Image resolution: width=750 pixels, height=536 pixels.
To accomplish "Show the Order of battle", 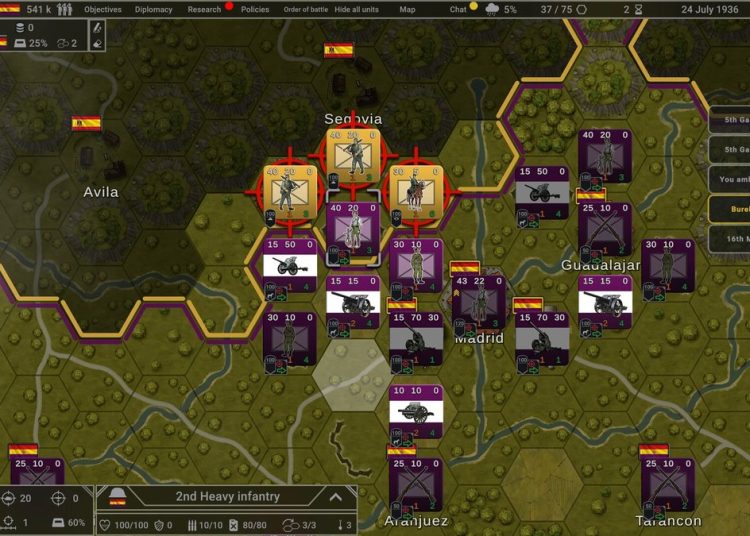I will point(305,9).
